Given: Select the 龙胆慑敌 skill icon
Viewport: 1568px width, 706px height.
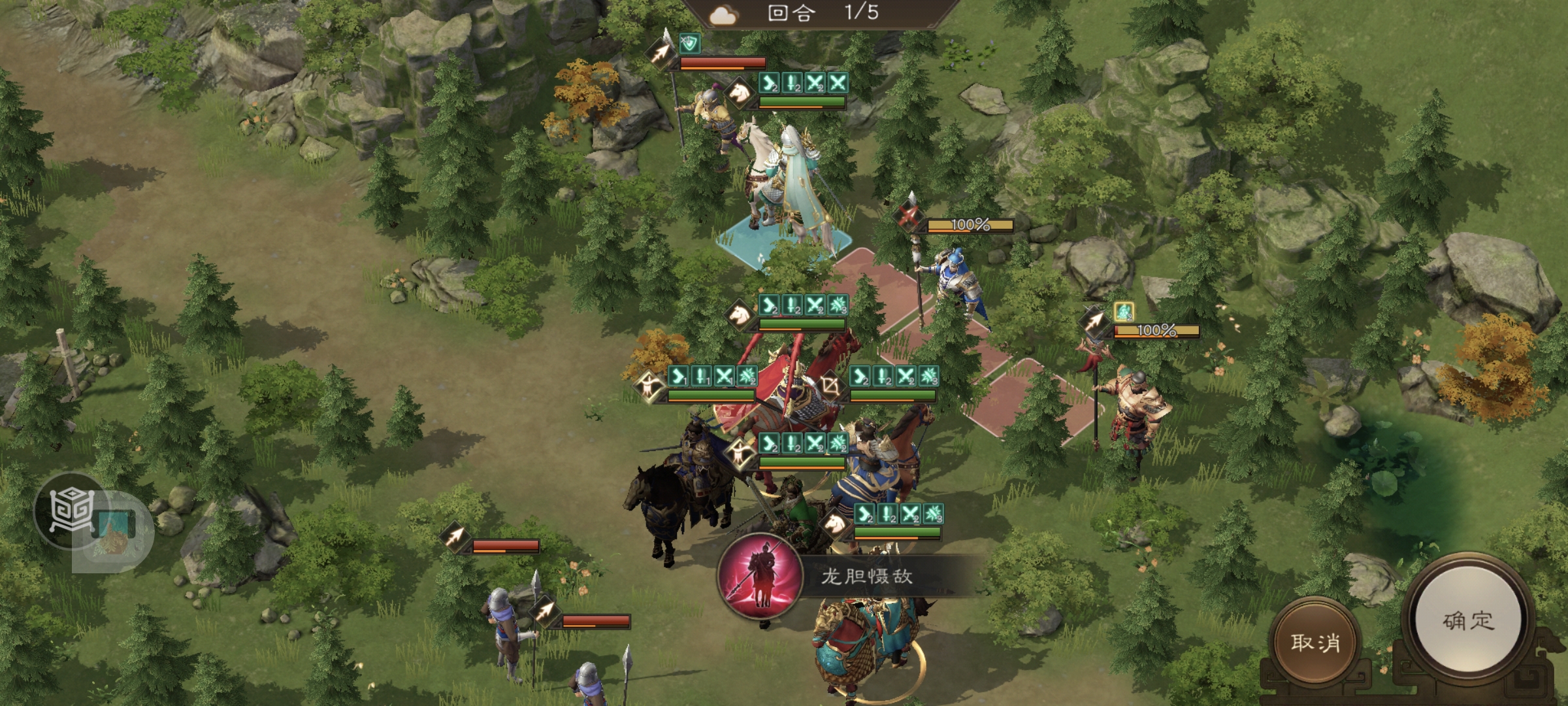Looking at the screenshot, I should pos(760,577).
